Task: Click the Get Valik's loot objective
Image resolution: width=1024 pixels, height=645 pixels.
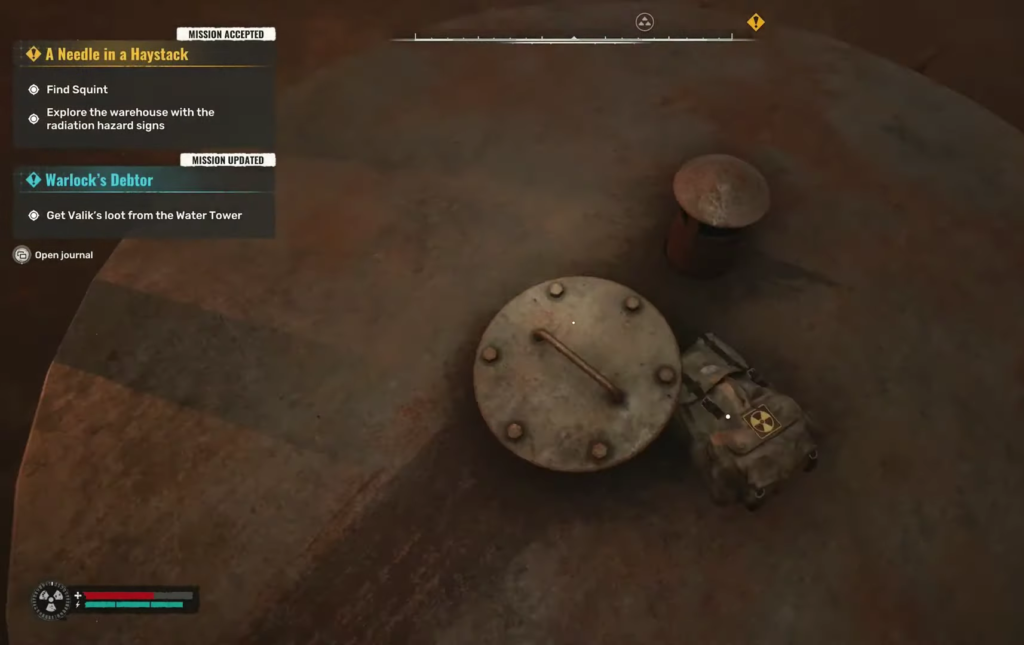Action: click(144, 215)
